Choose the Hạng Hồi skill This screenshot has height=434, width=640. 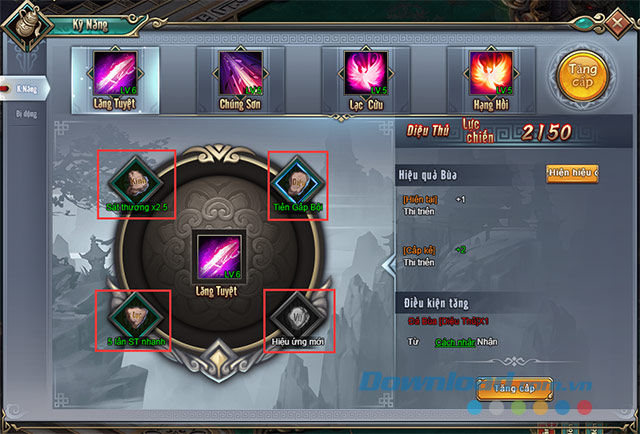(492, 74)
